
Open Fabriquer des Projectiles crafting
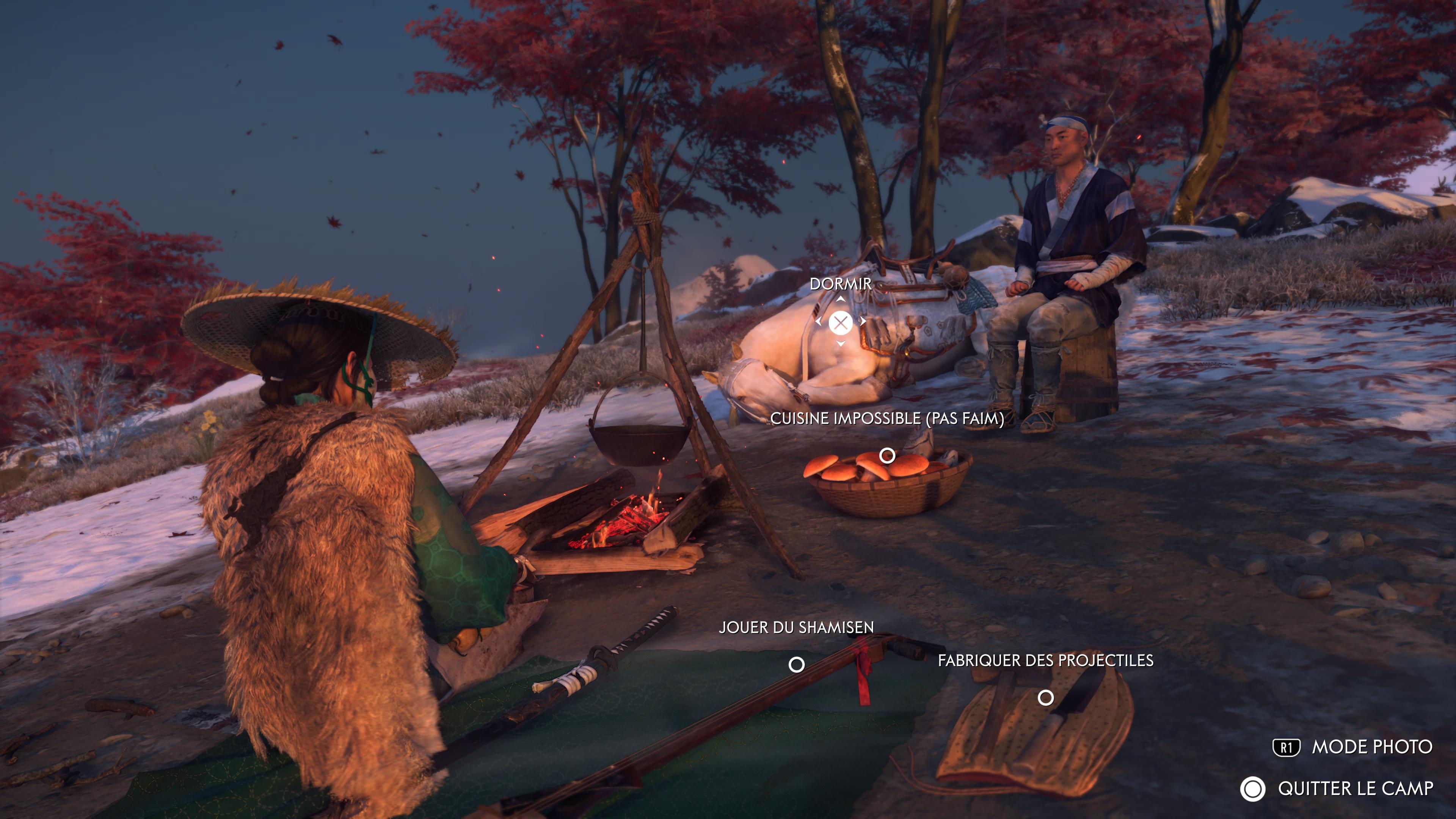(1046, 698)
